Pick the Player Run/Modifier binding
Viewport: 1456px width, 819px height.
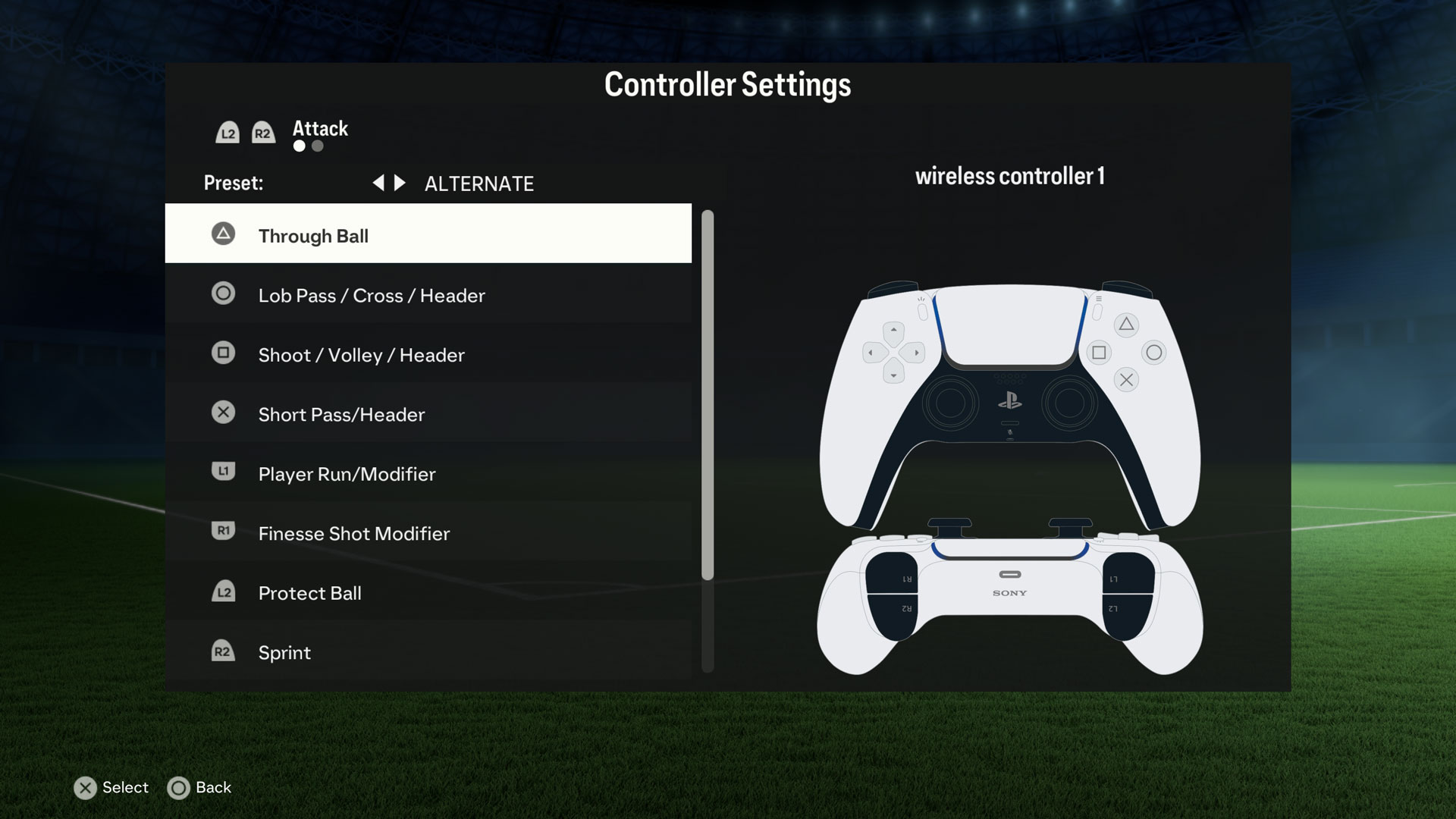[428, 474]
